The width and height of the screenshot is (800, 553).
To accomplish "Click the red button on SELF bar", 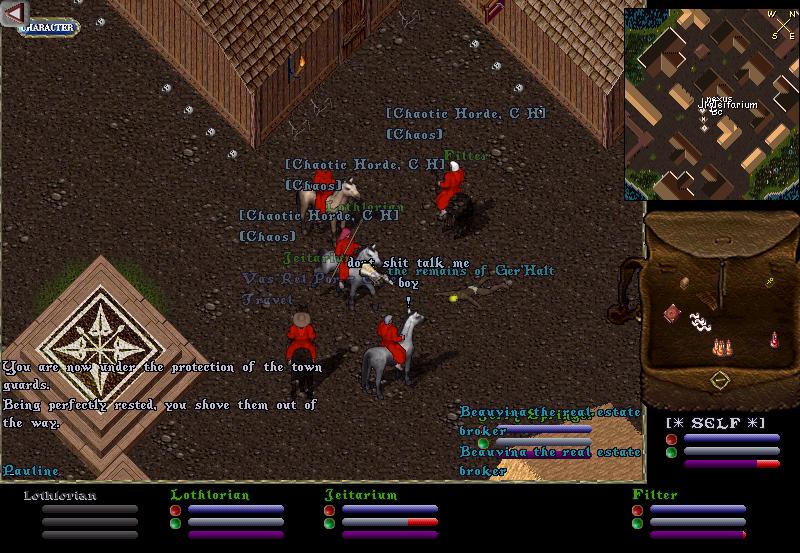I will (x=672, y=439).
